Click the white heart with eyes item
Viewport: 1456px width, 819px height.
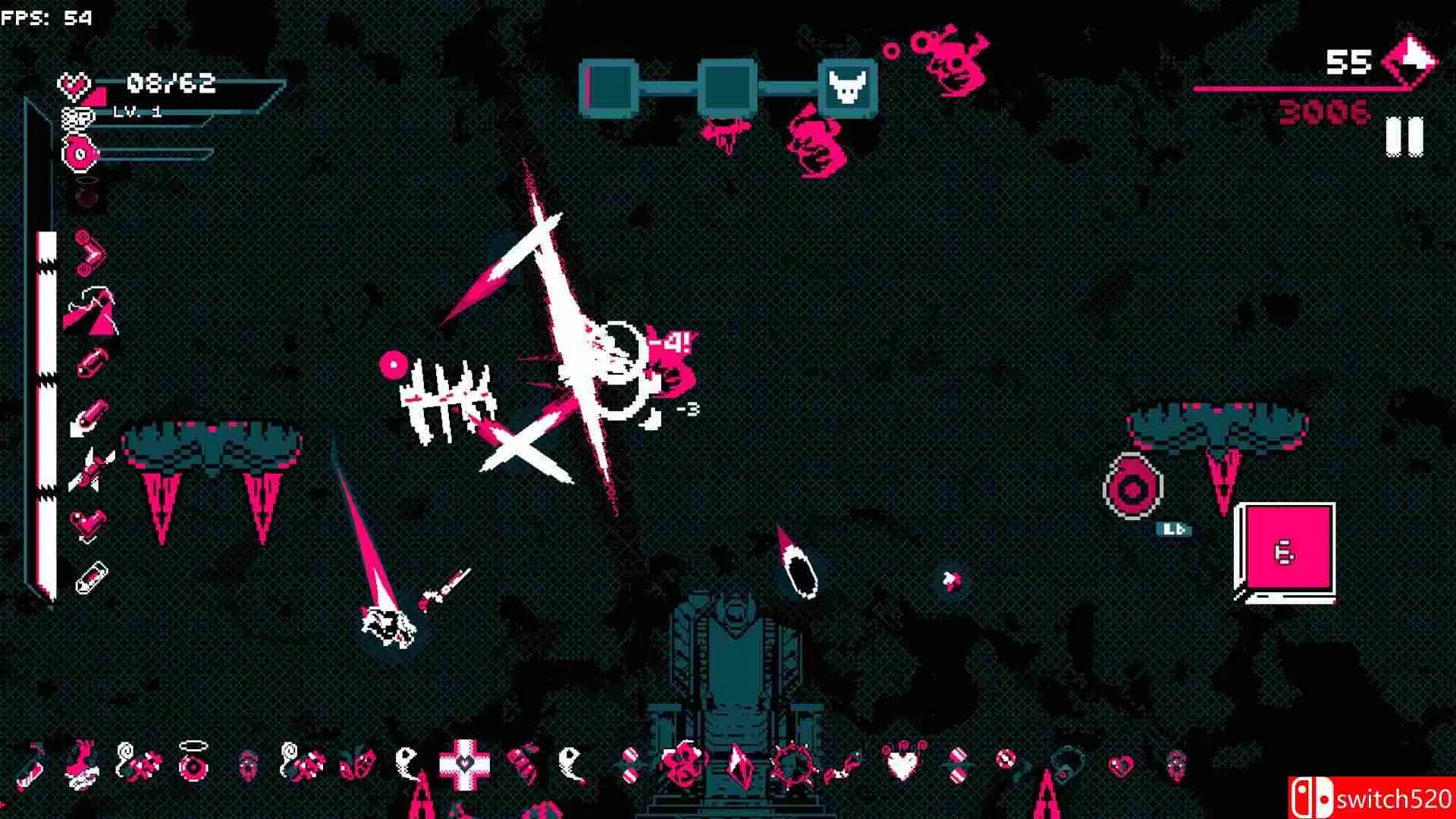click(900, 762)
